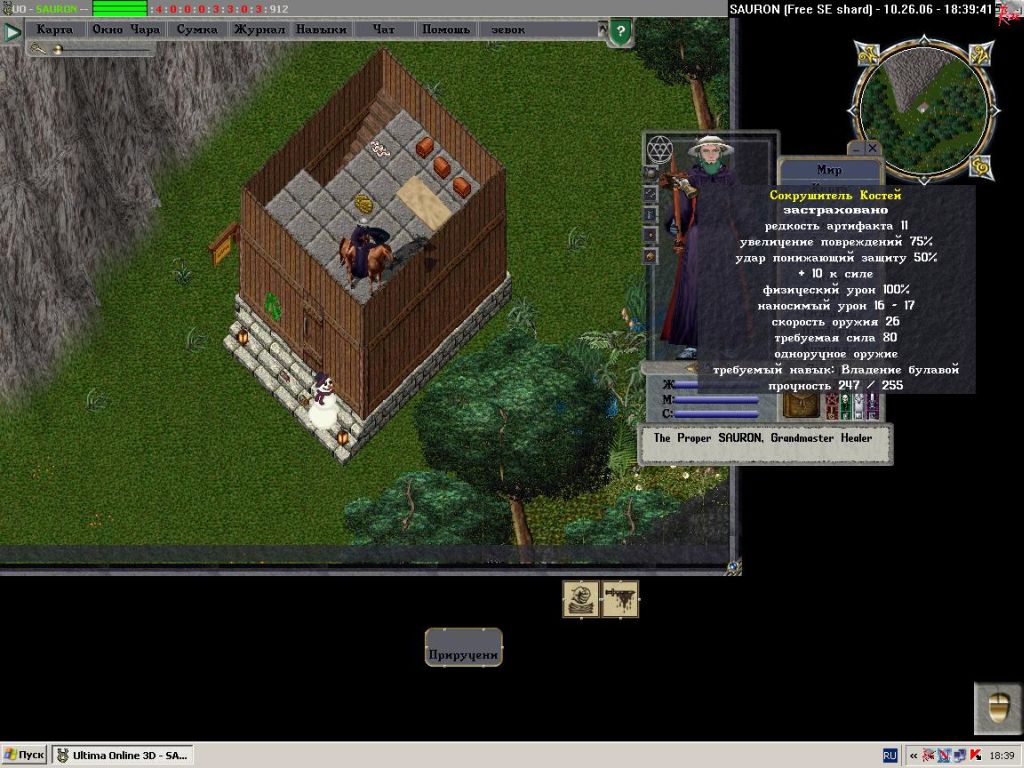Open the Сумка (Bag) menu entry
The height and width of the screenshot is (768, 1024).
196,30
